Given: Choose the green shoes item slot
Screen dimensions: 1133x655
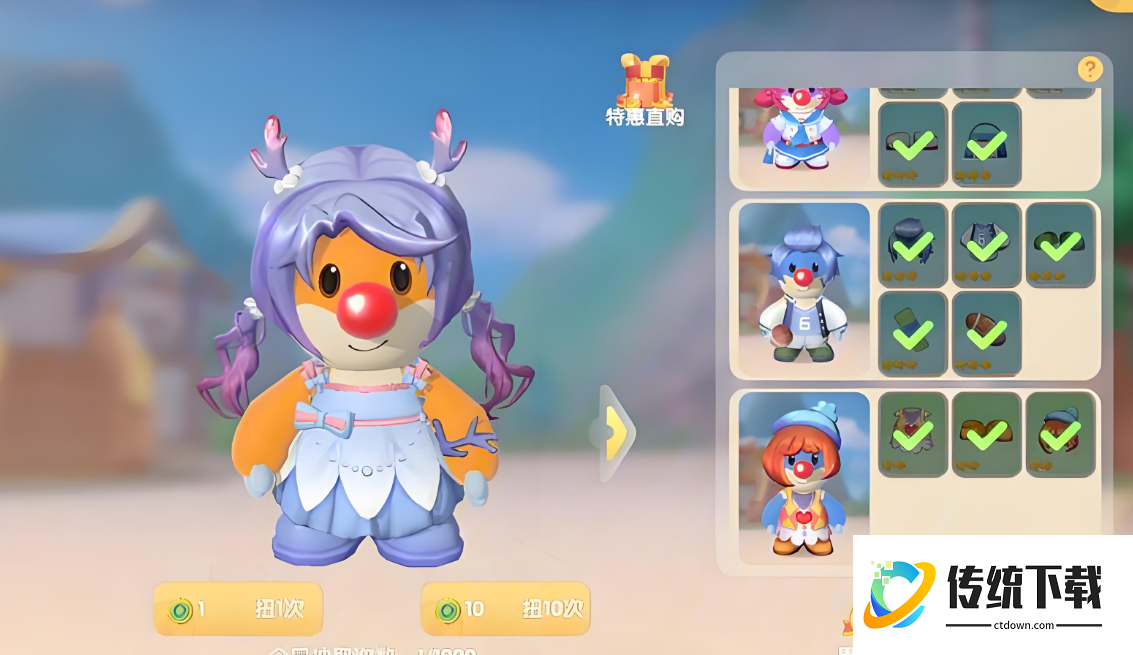Looking at the screenshot, I should [x=1061, y=245].
